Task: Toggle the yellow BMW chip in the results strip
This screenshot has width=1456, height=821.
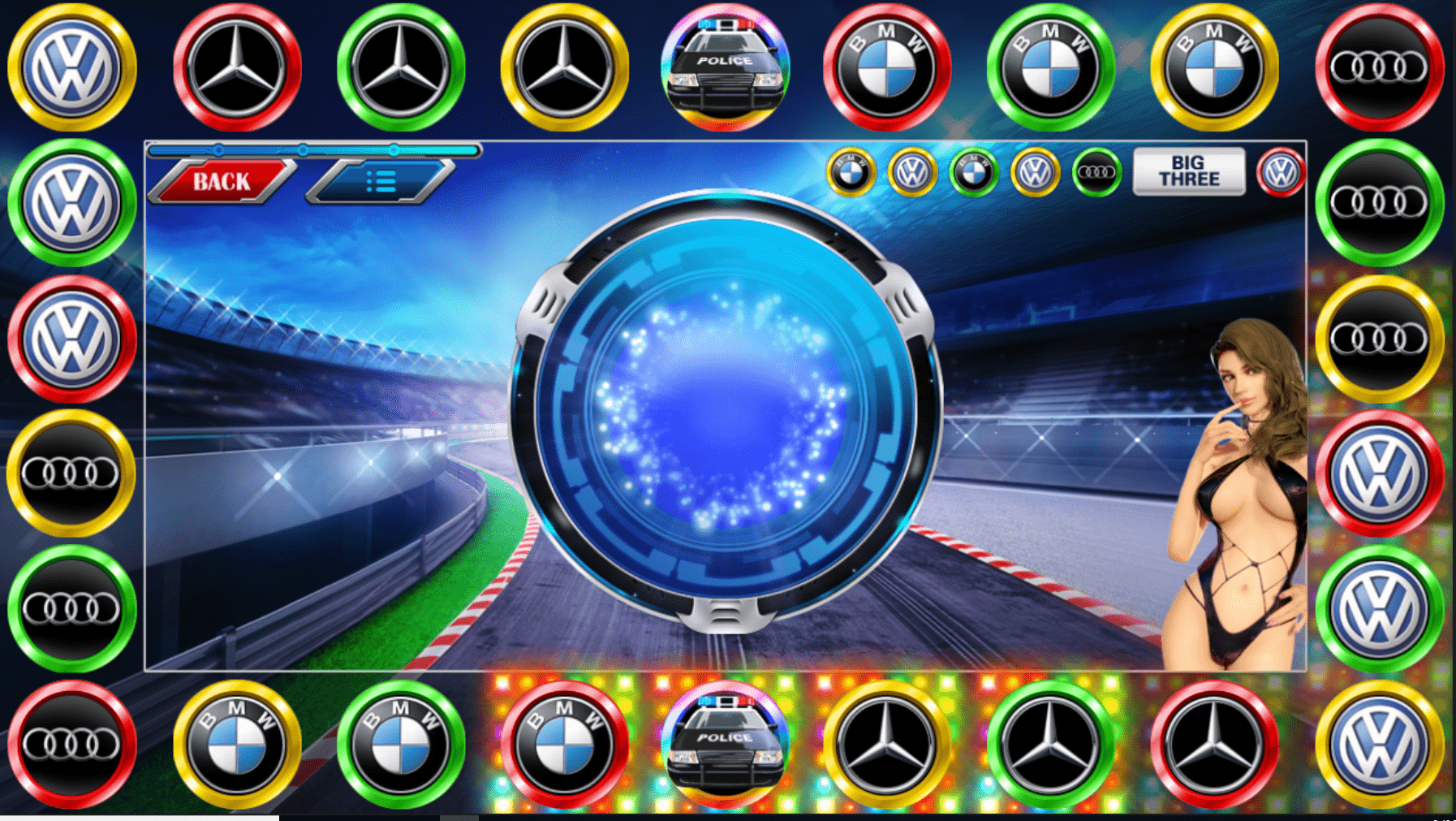Action: [850, 171]
